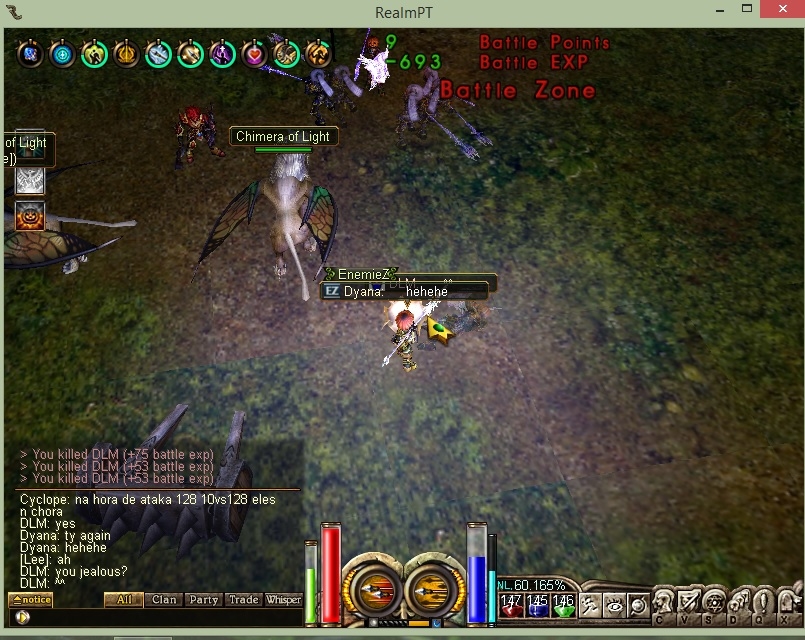Close the RealmPT window
Image resolution: width=805 pixels, height=640 pixels.
(x=780, y=11)
